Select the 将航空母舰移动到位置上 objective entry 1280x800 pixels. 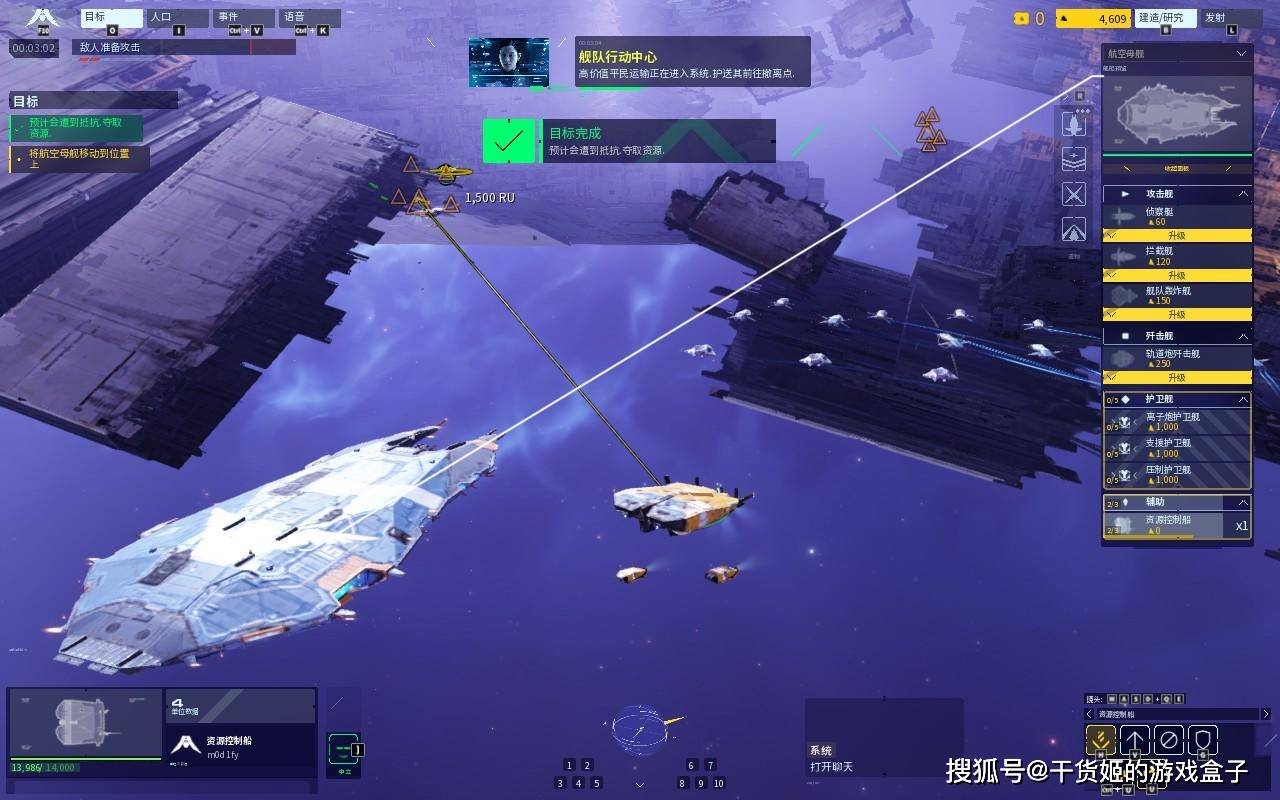click(x=80, y=158)
